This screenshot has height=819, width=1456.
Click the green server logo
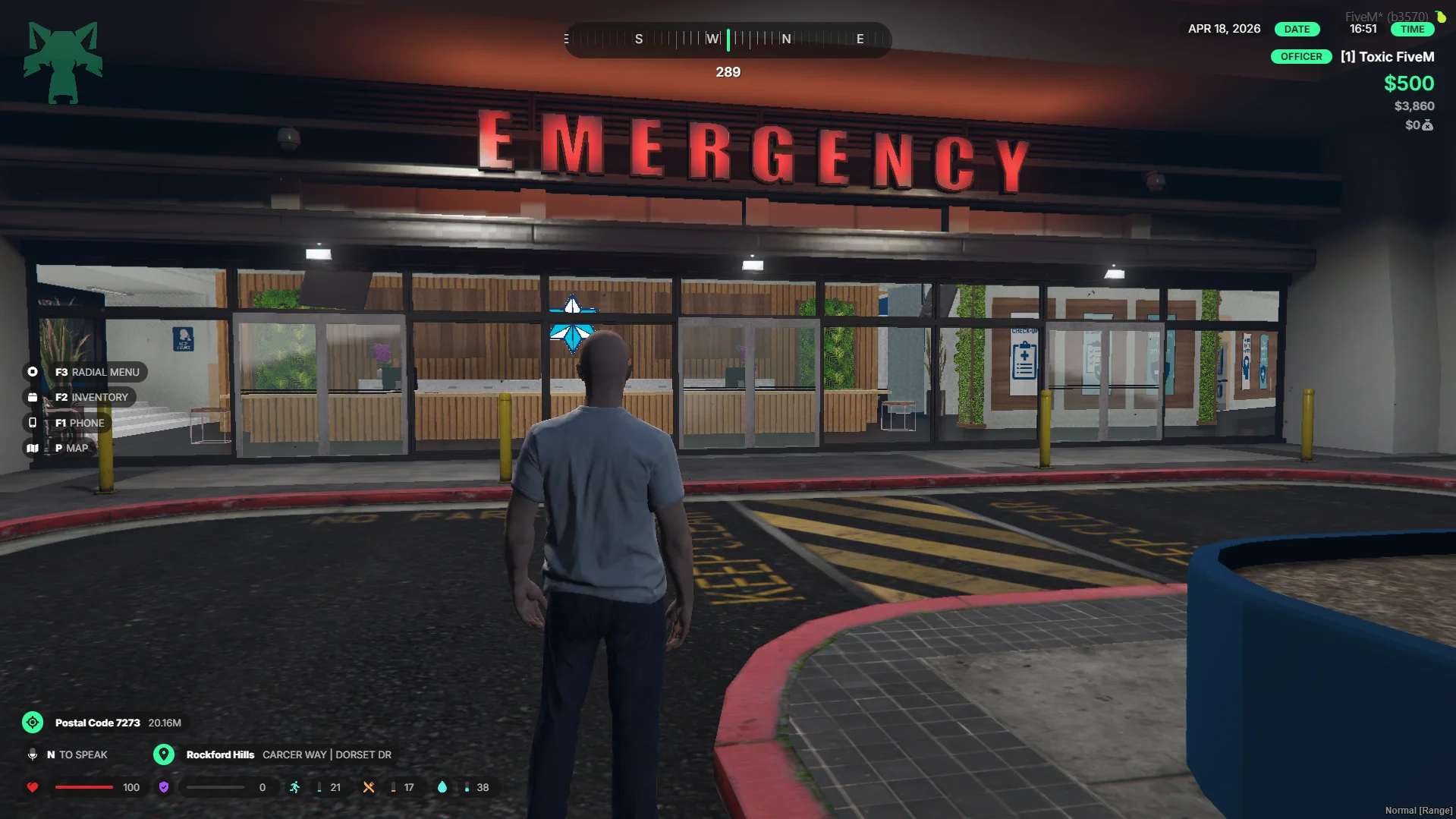(63, 62)
